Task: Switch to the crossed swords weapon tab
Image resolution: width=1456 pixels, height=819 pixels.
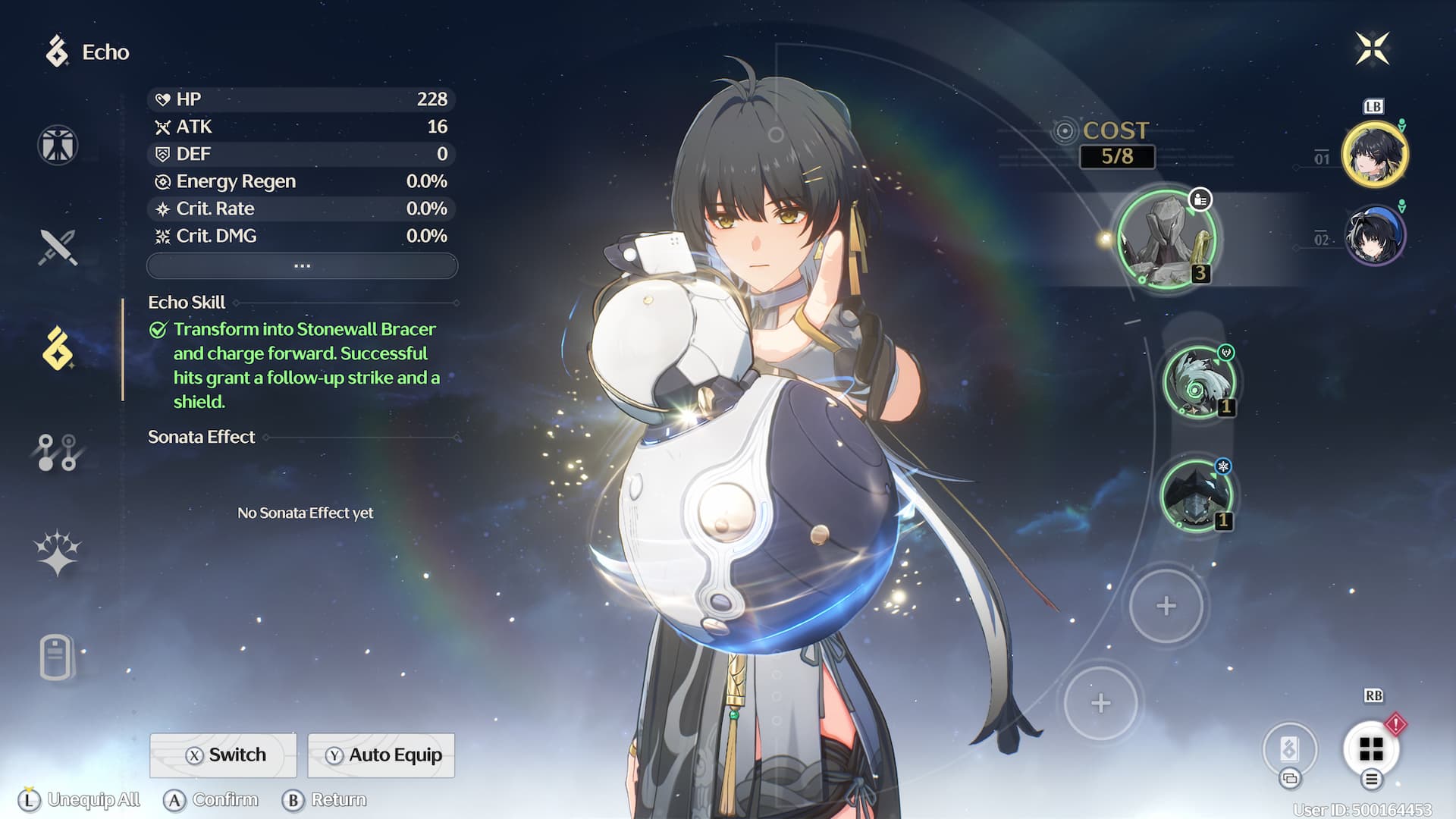Action: click(x=58, y=247)
